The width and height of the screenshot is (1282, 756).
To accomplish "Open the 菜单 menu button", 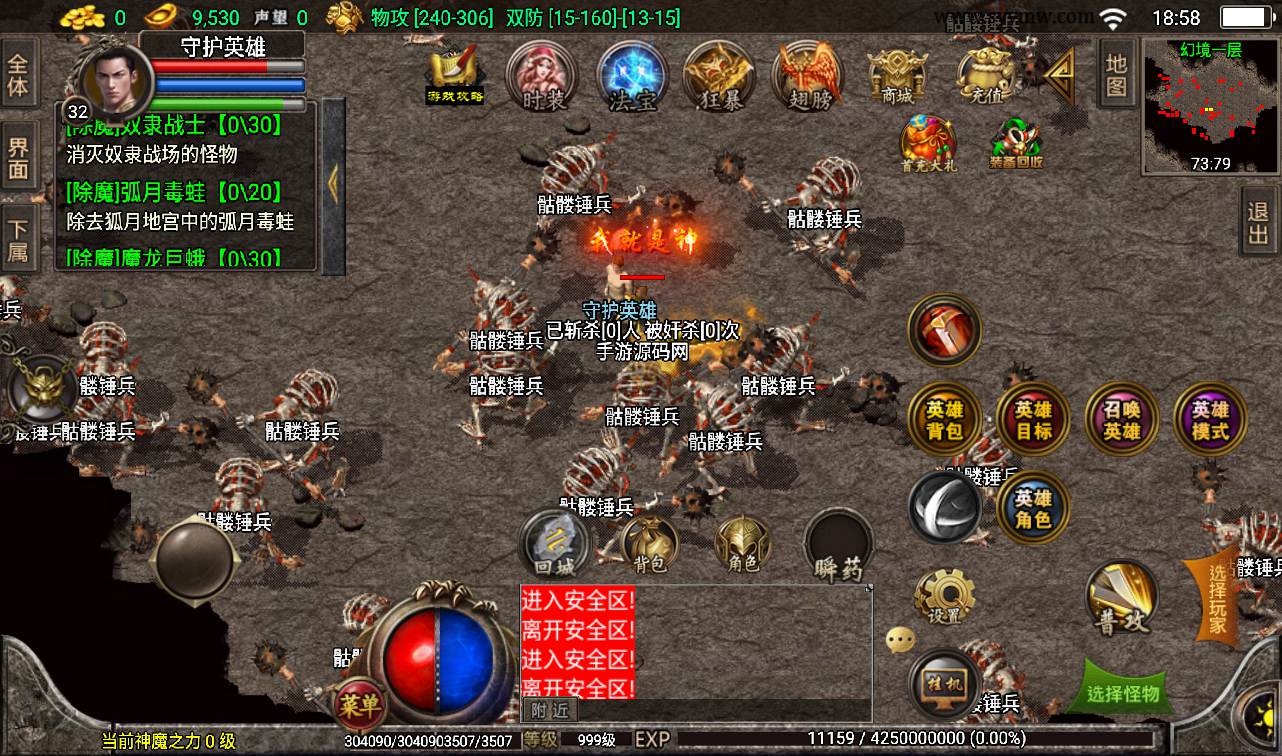I will tap(358, 705).
